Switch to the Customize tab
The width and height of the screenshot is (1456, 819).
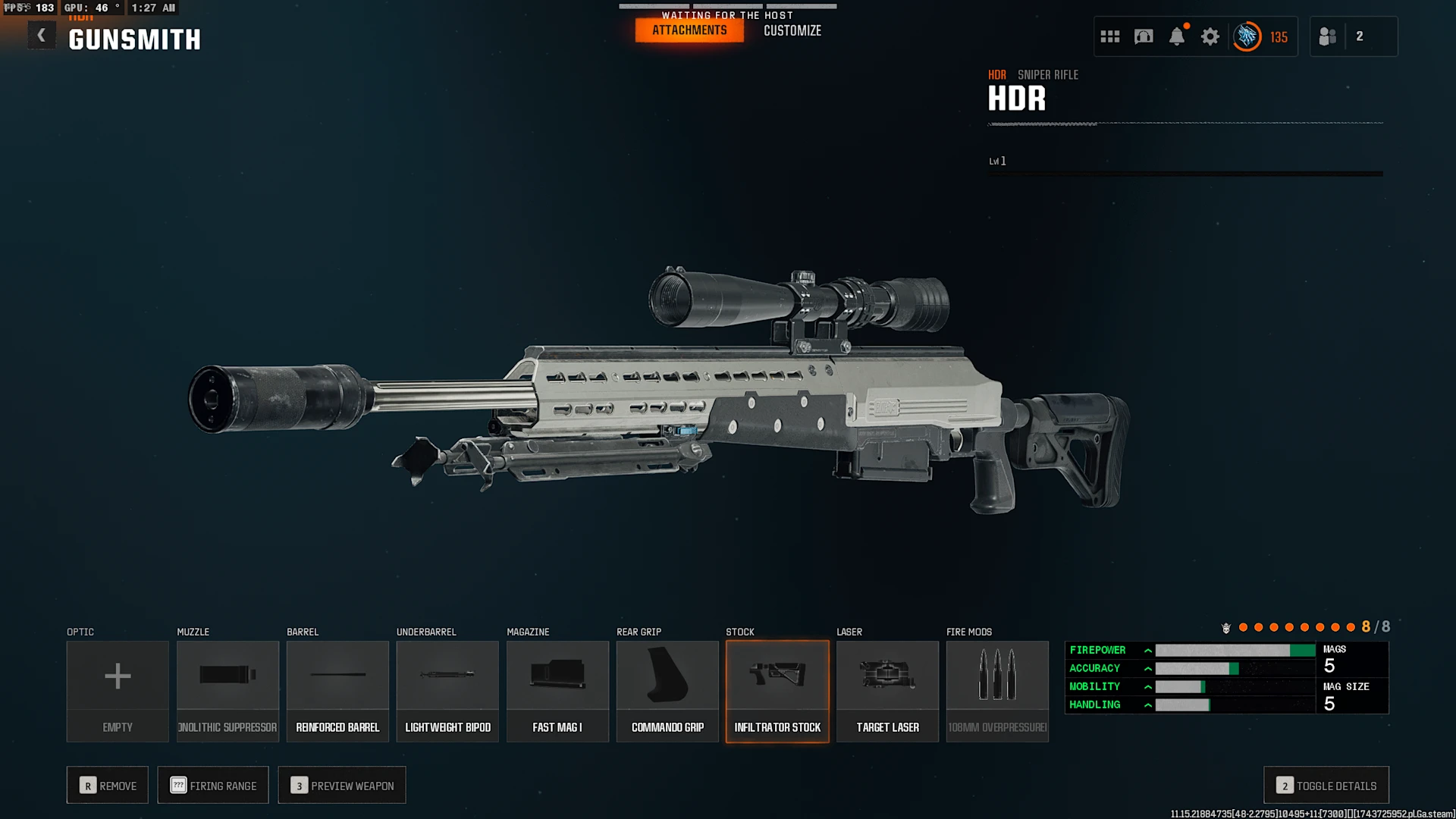[792, 30]
